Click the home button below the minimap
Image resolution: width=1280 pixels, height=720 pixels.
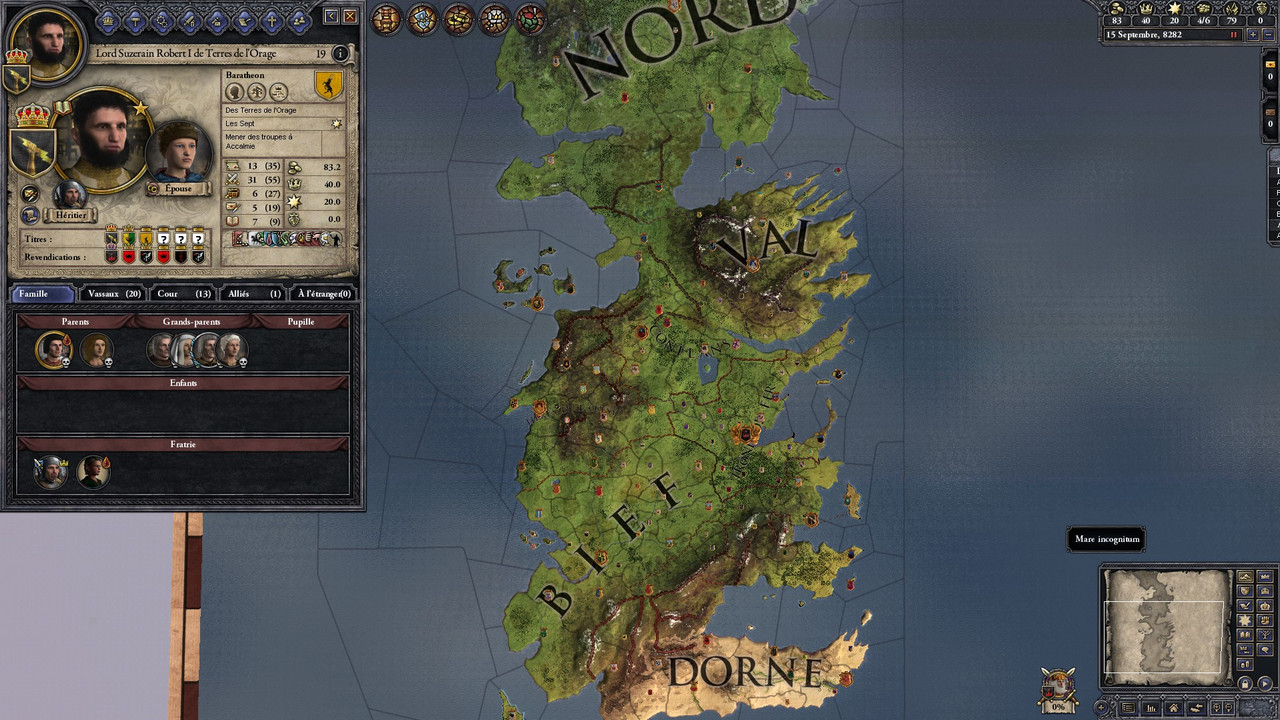coord(1174,708)
